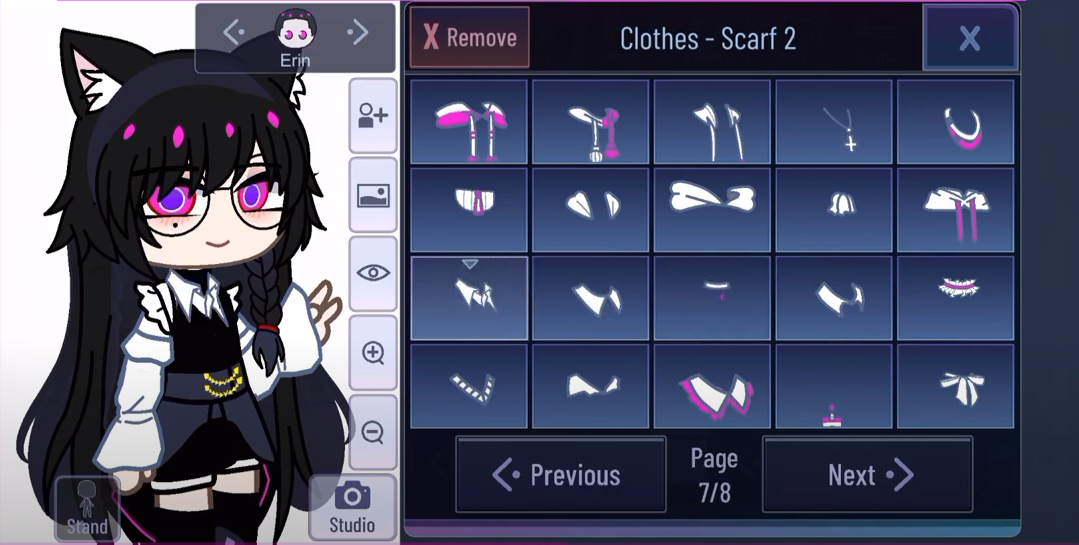Open the Studio camera mode
Image resolution: width=1079 pixels, height=545 pixels.
(x=352, y=507)
